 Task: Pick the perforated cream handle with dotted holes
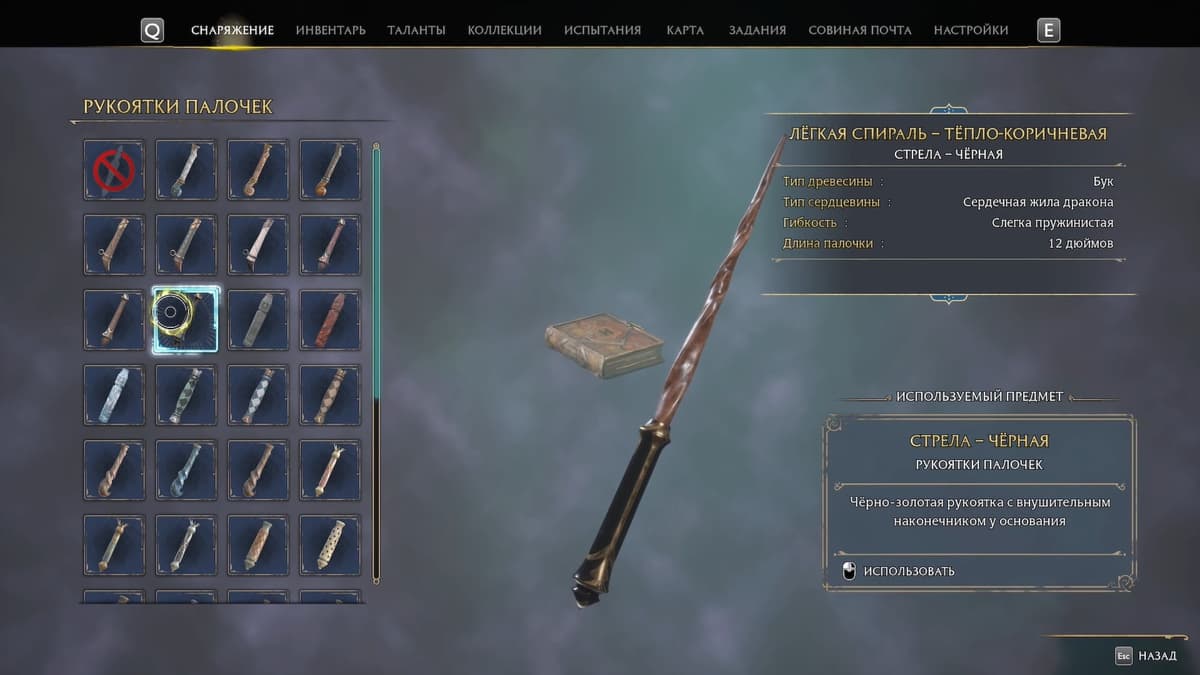[x=330, y=545]
